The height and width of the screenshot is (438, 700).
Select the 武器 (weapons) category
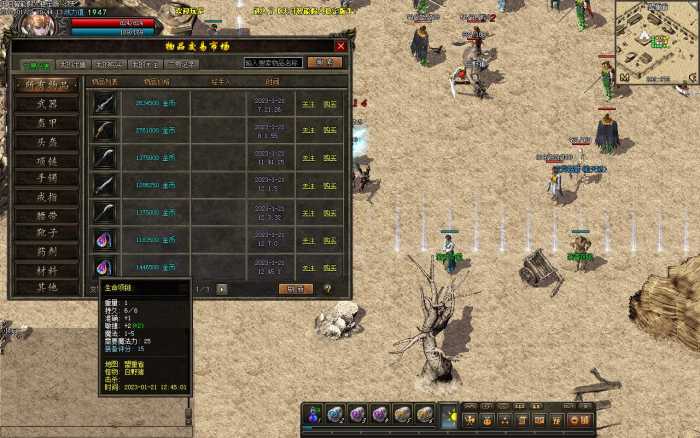point(47,104)
